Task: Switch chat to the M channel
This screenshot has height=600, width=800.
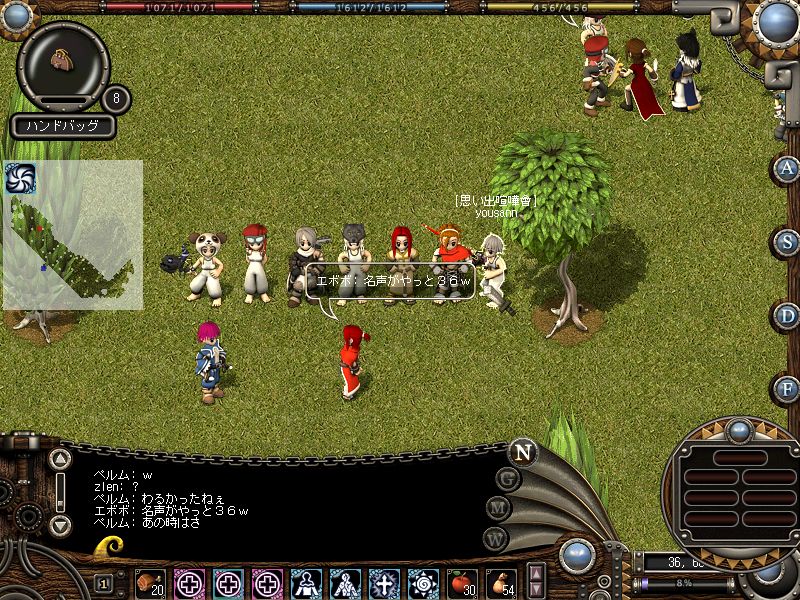Action: 499,508
